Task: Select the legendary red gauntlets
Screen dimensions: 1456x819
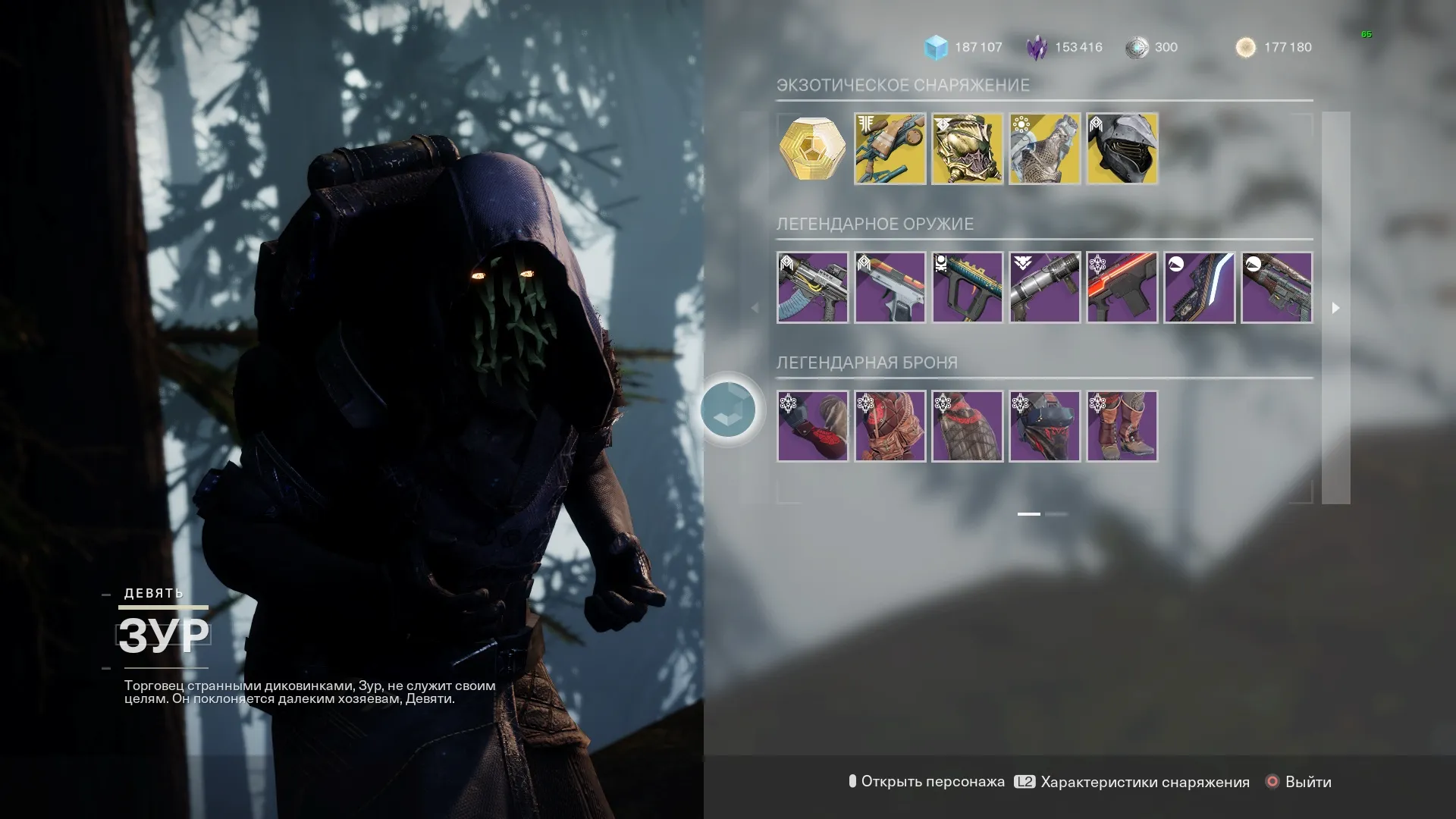Action: [x=812, y=426]
